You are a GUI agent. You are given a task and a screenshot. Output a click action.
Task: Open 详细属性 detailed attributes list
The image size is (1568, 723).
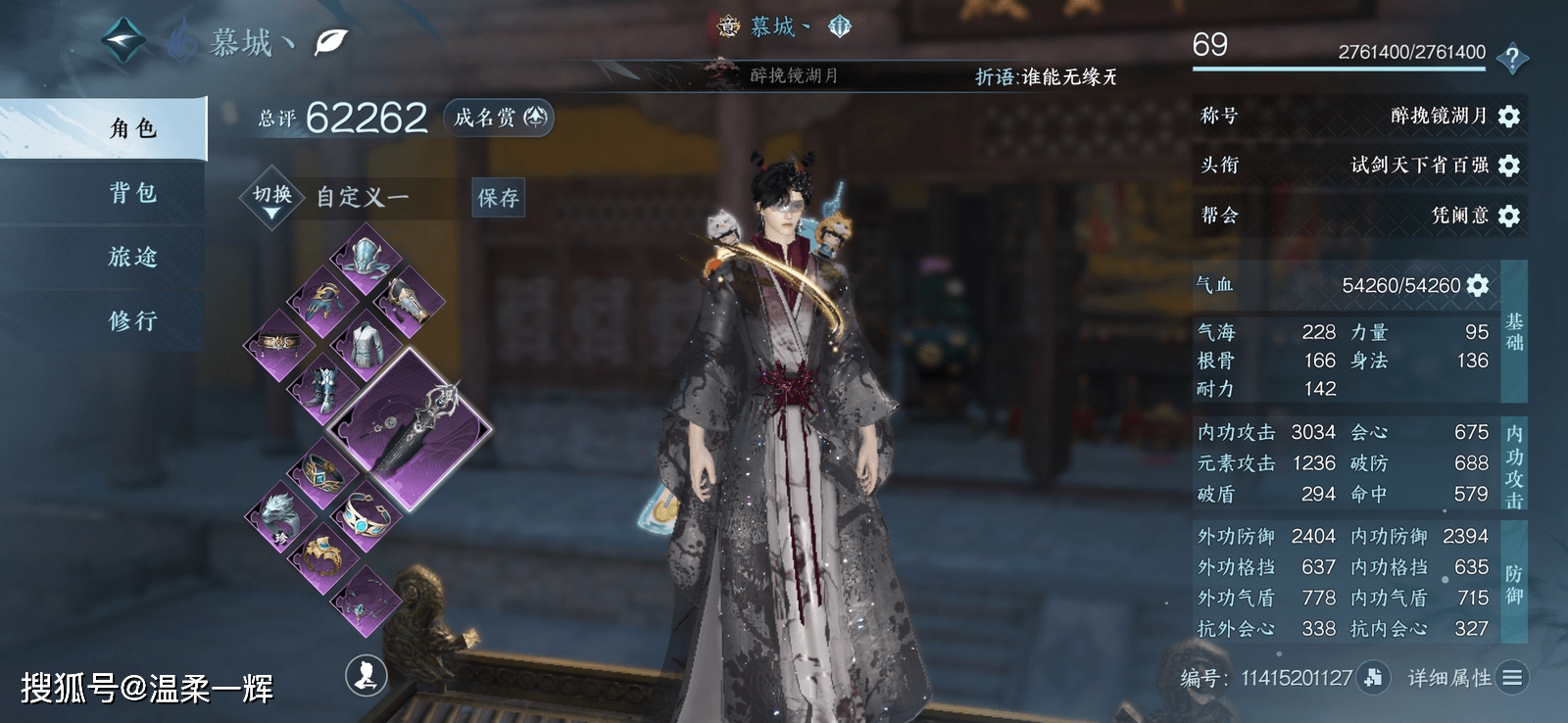[x=1512, y=677]
